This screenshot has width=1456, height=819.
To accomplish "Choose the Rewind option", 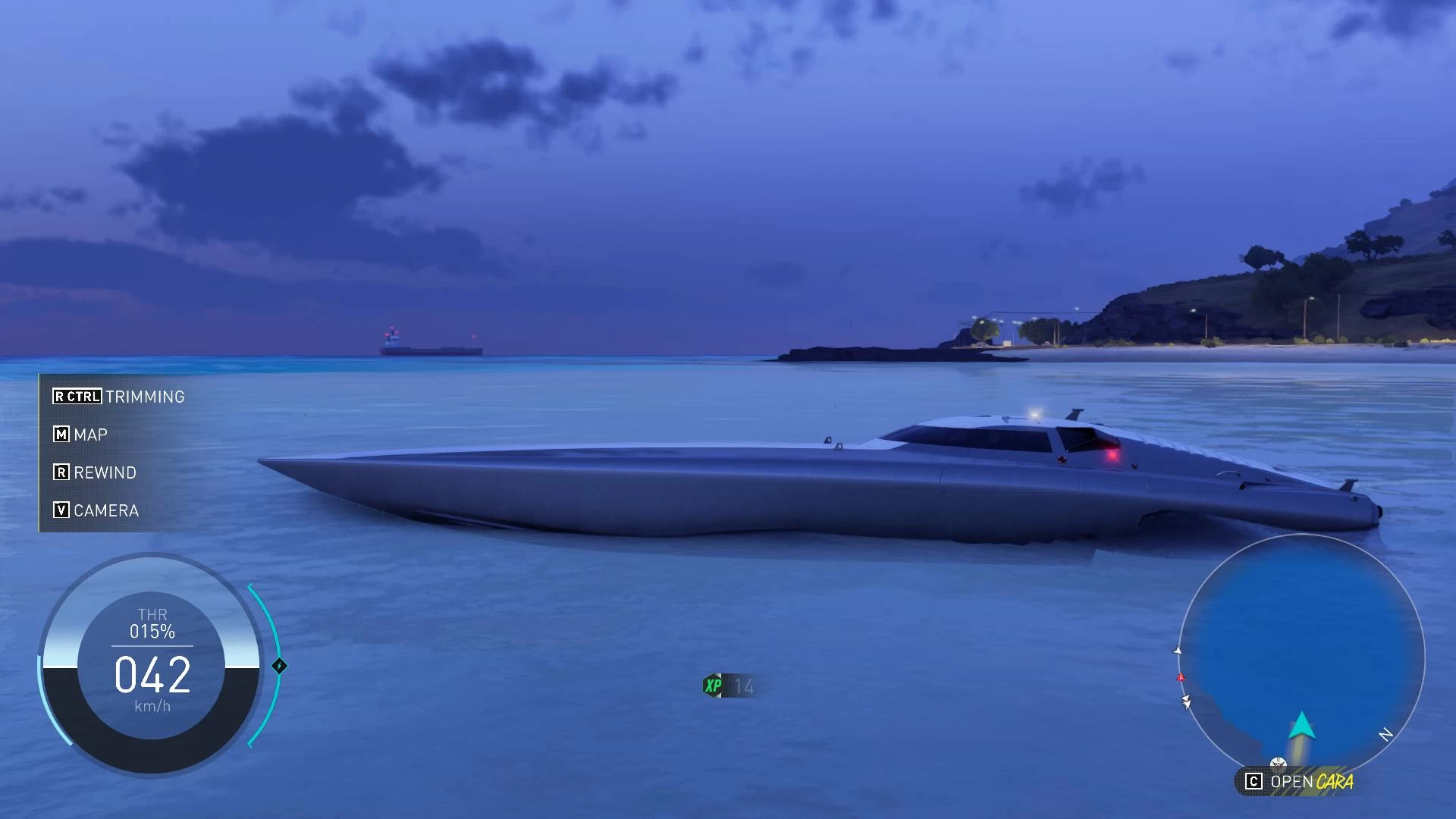I will (95, 472).
